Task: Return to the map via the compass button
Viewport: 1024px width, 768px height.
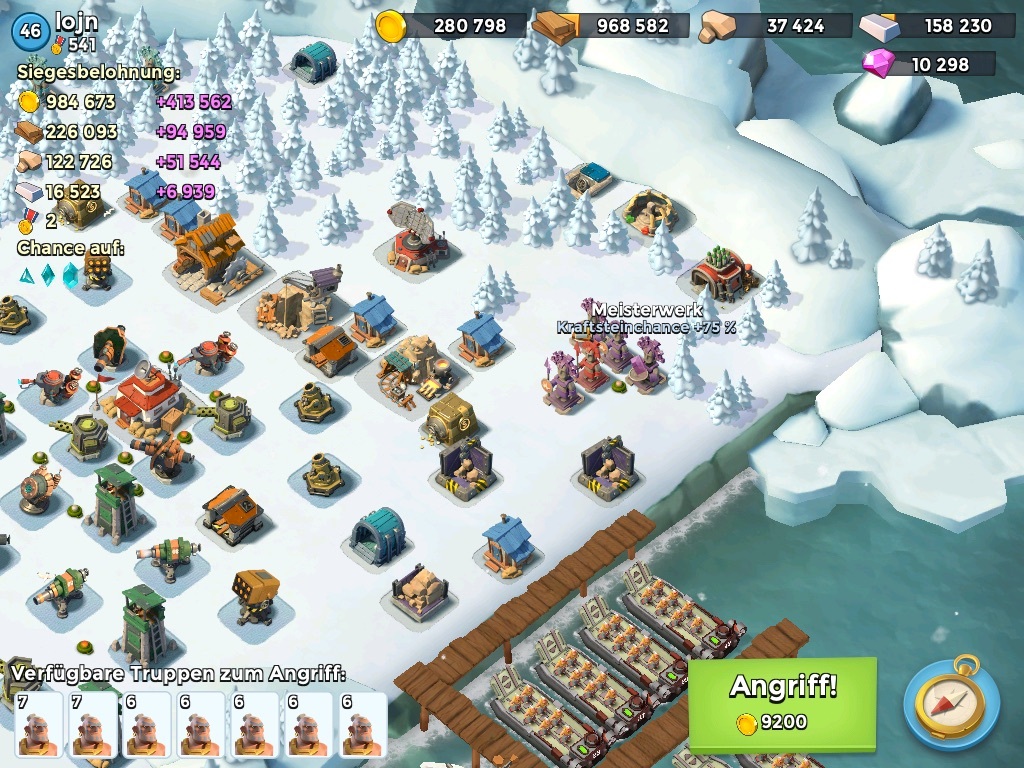Action: point(951,702)
